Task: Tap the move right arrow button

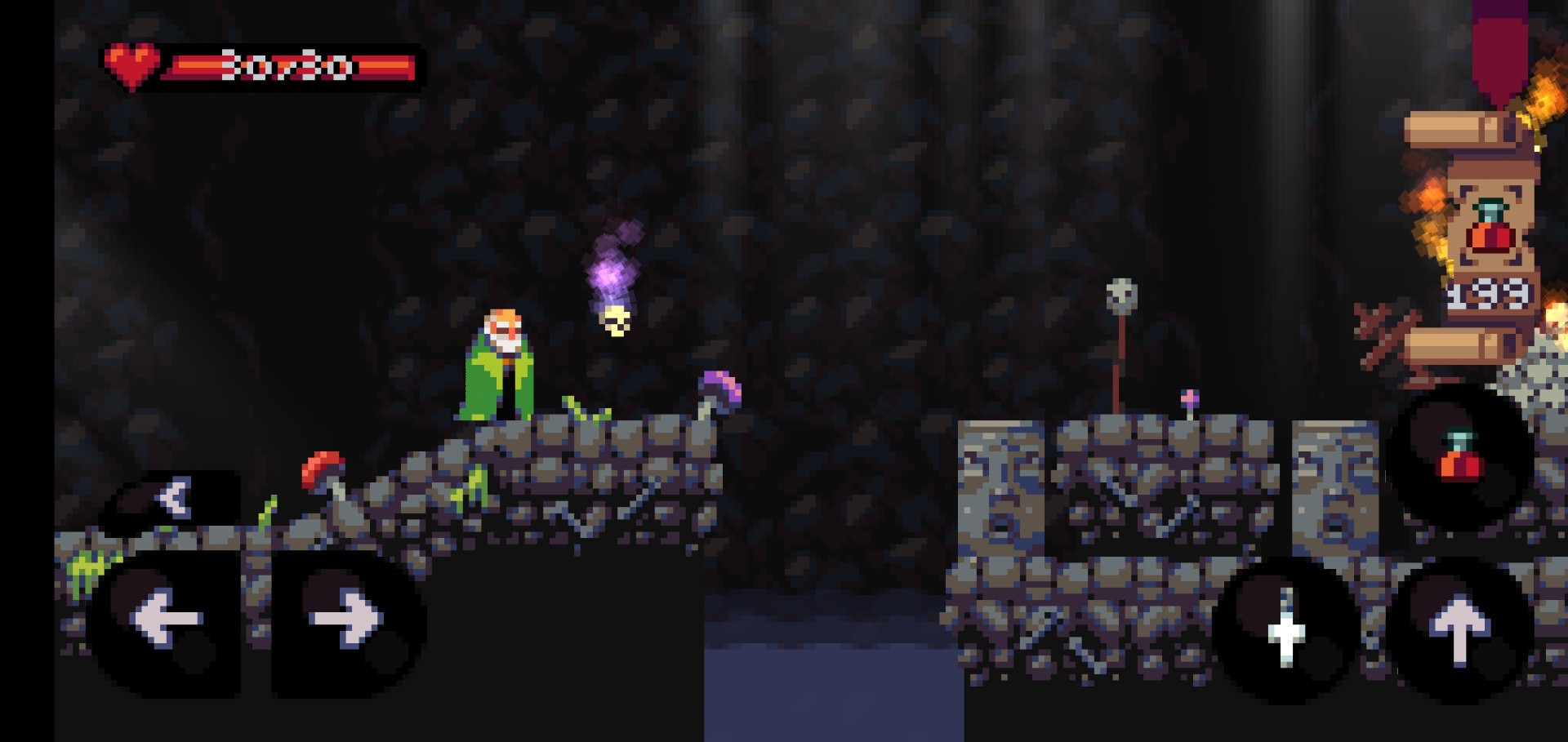Action: pos(346,620)
